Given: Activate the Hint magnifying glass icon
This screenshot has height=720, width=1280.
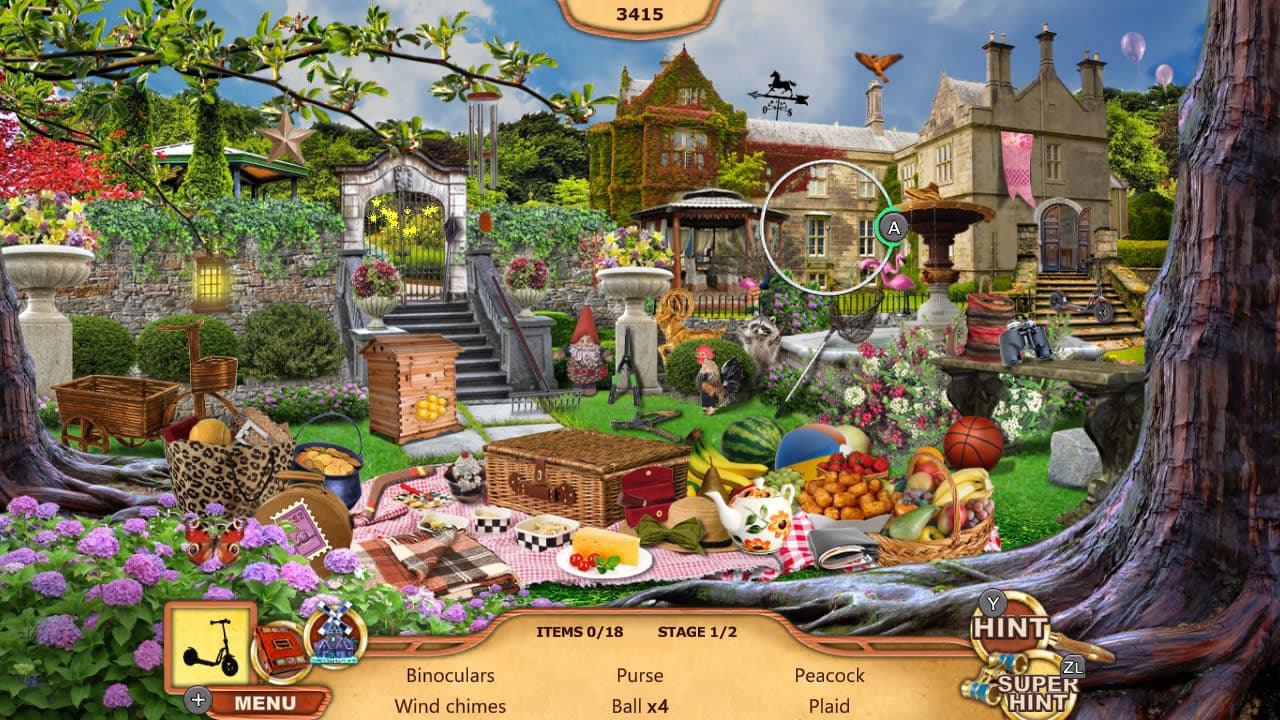Looking at the screenshot, I should point(1012,628).
